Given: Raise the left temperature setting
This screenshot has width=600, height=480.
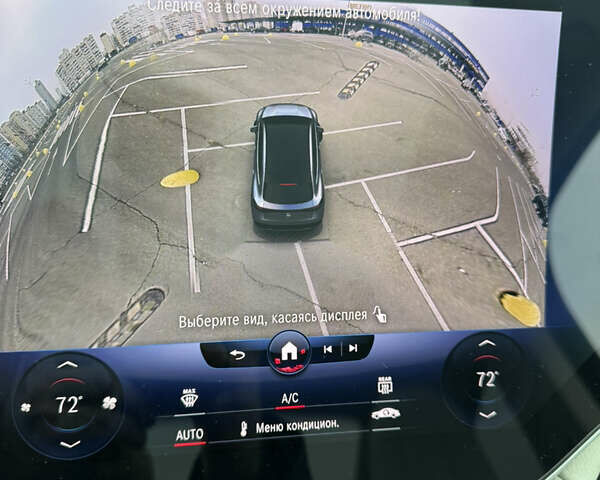Looking at the screenshot, I should point(67,366).
